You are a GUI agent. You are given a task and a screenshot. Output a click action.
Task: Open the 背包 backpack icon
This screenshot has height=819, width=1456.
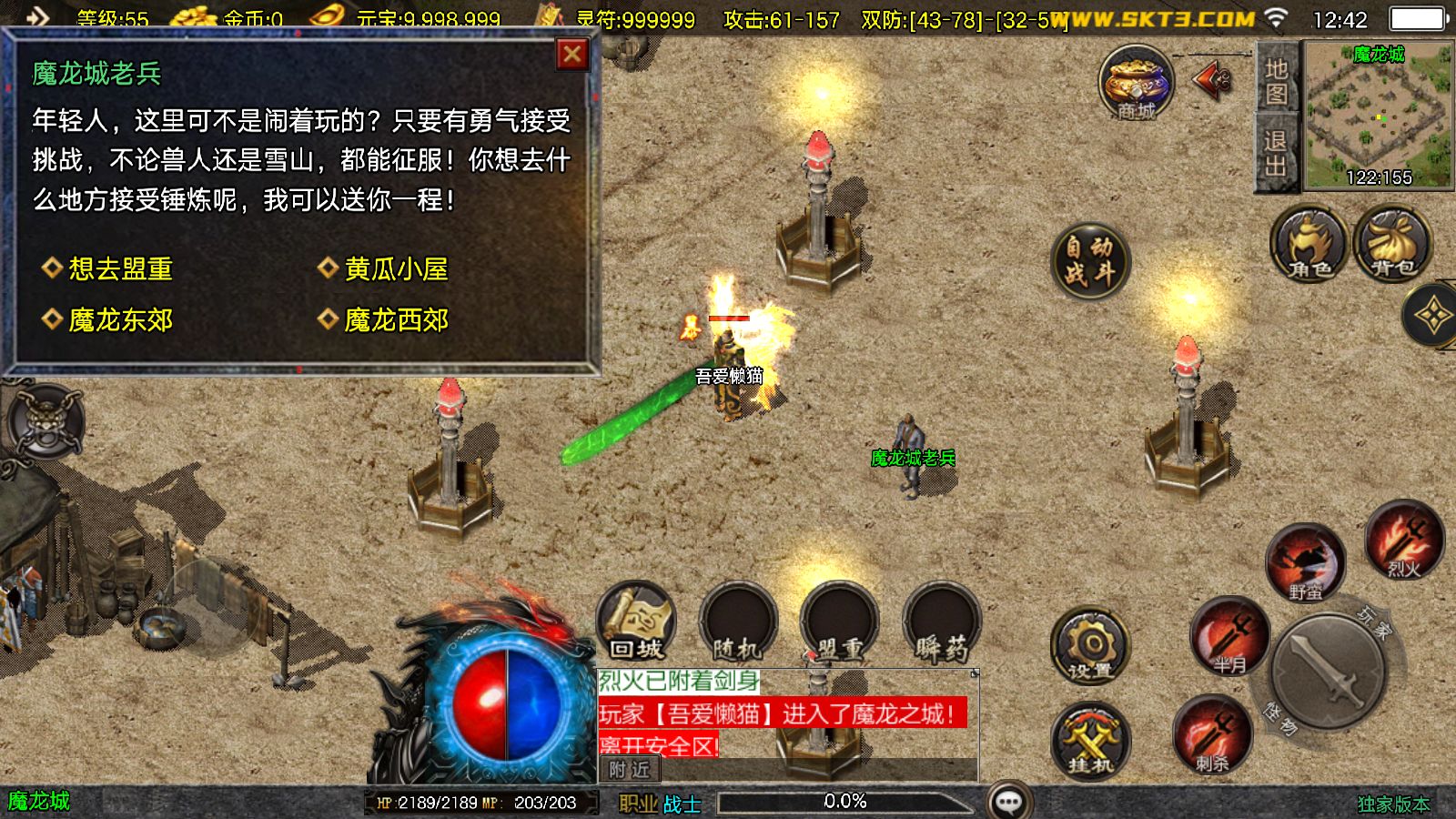click(1391, 243)
